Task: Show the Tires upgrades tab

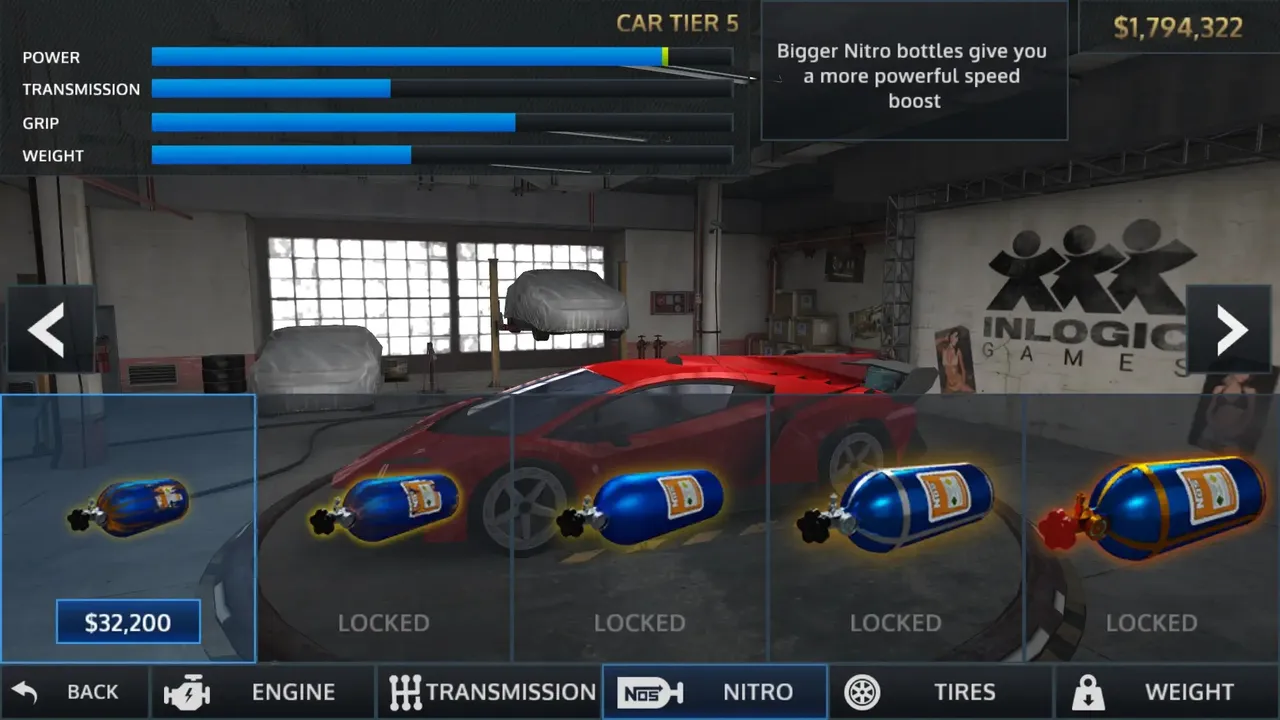Action: coord(941,692)
